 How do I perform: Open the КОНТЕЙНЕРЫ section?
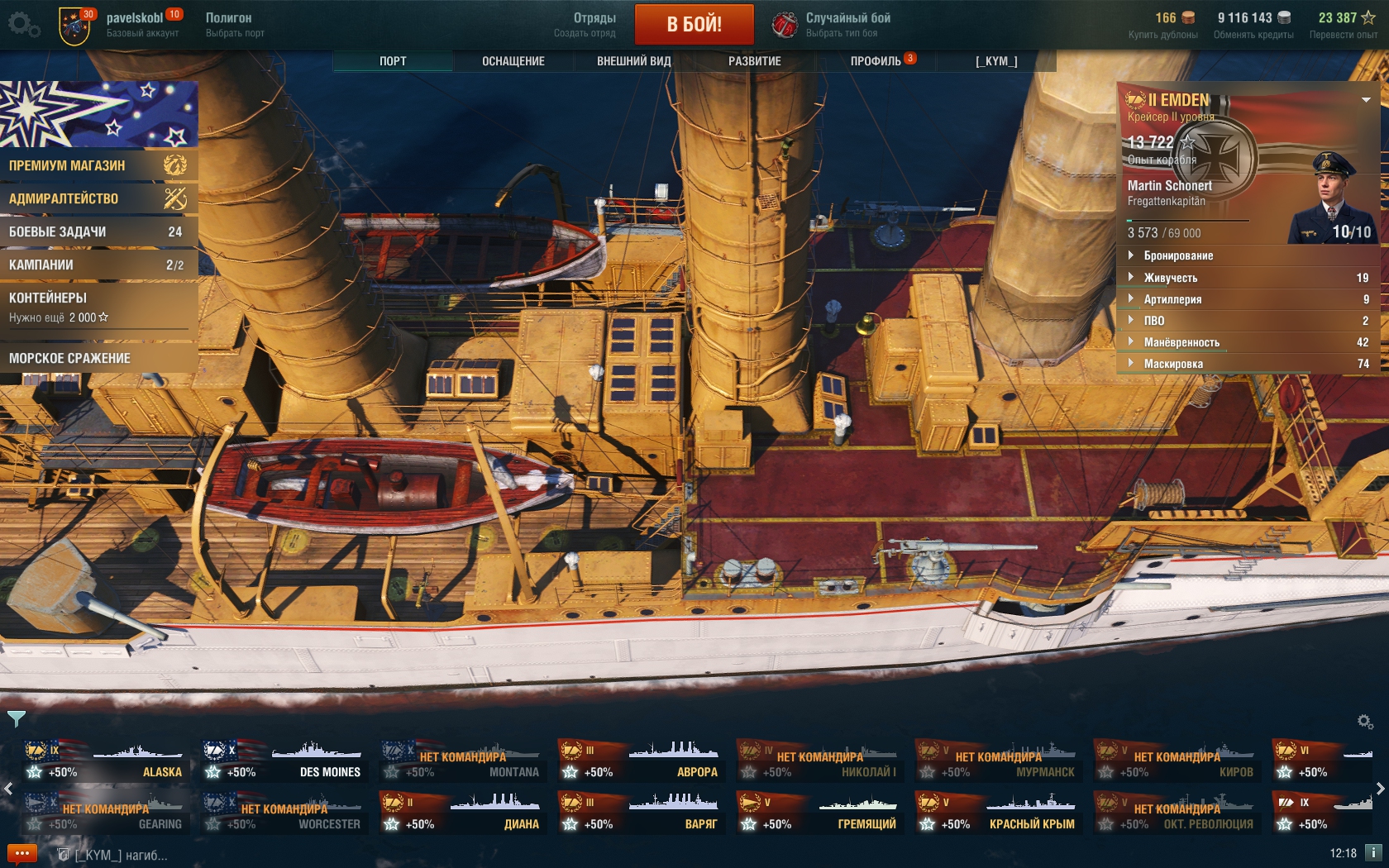pos(98,306)
